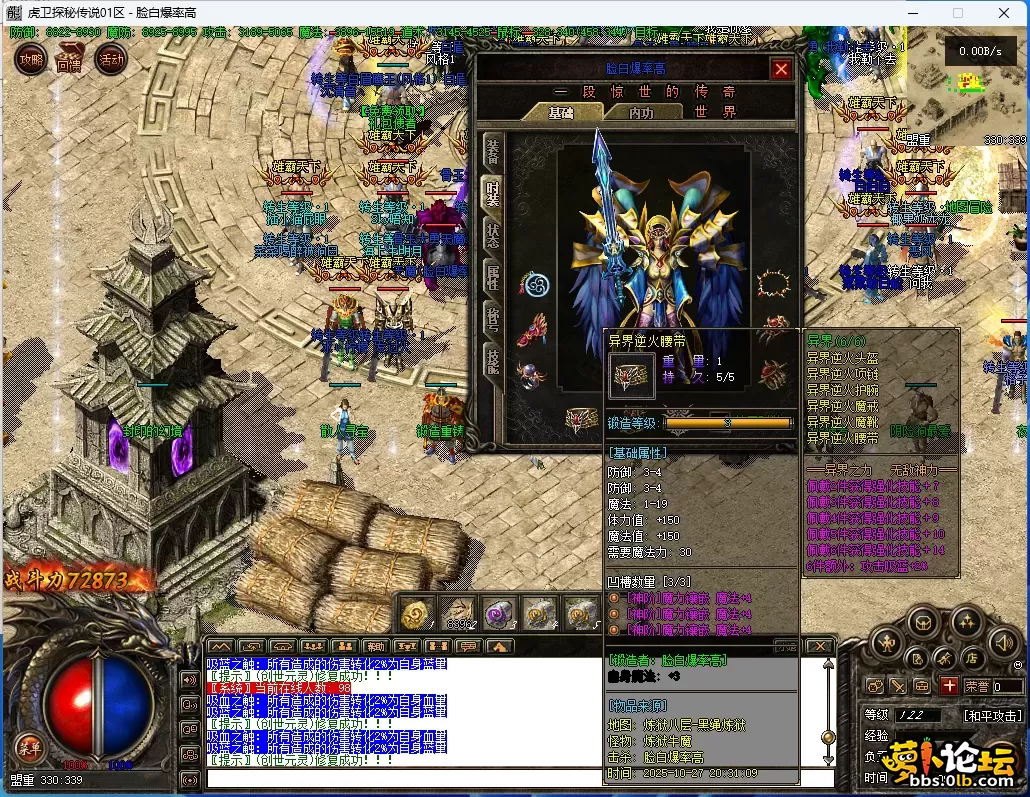Open the 装备 side tab
The height and width of the screenshot is (797, 1030).
coord(492,151)
